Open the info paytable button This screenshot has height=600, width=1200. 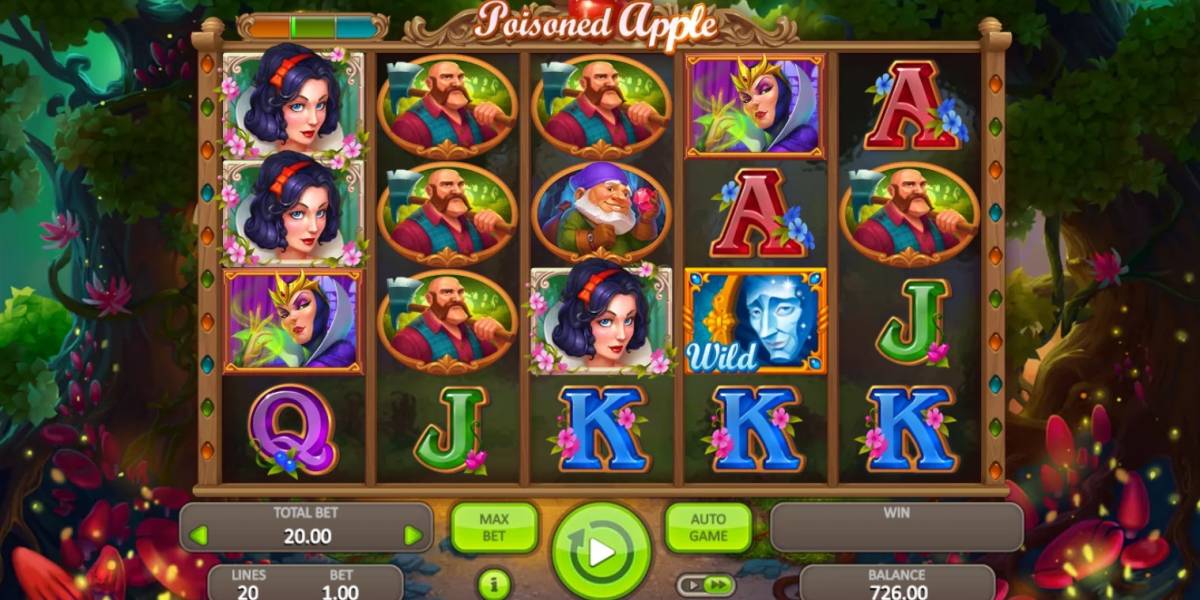pyautogui.click(x=490, y=583)
